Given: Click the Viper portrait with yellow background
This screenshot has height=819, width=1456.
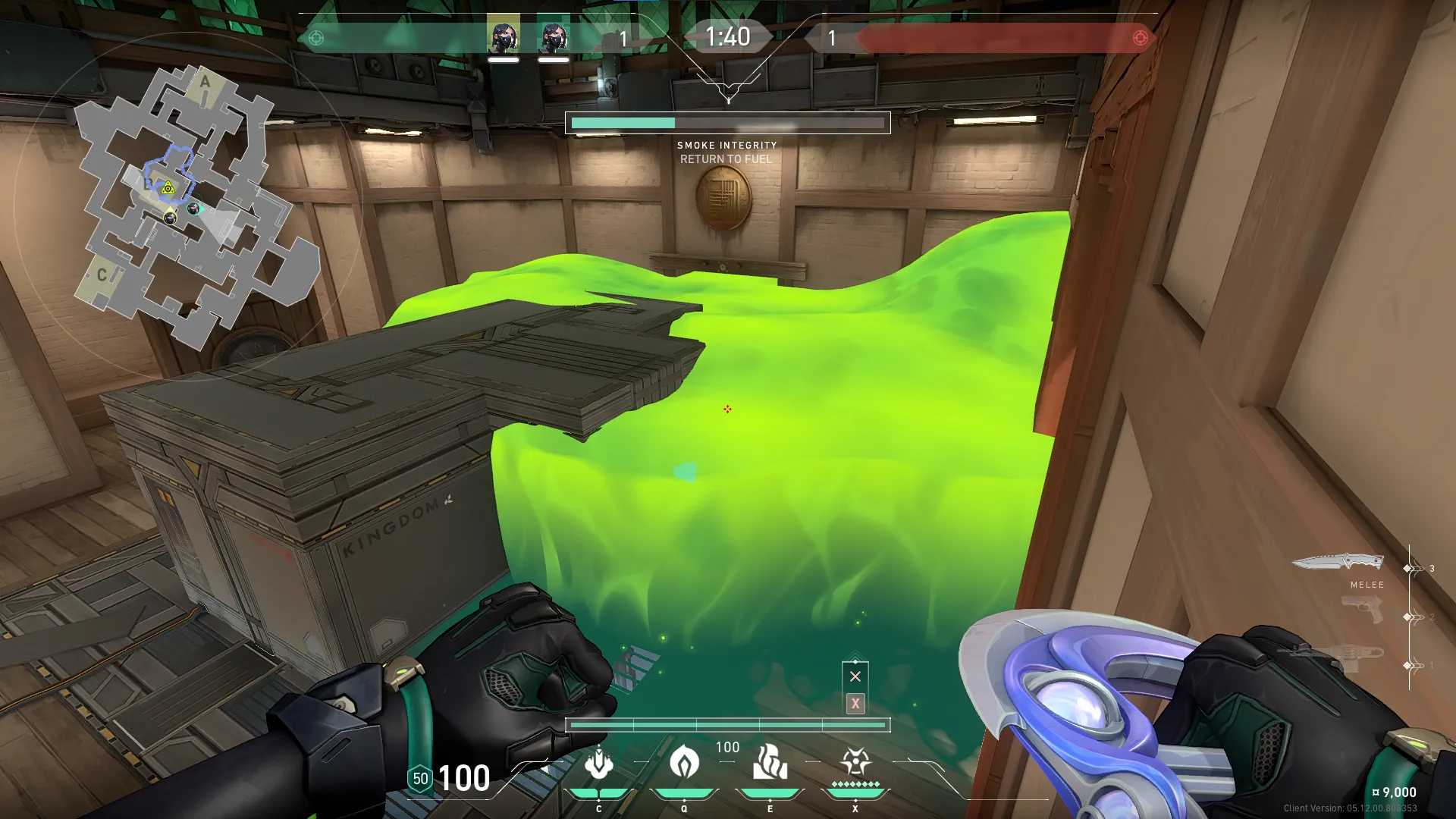Looking at the screenshot, I should point(504,34).
